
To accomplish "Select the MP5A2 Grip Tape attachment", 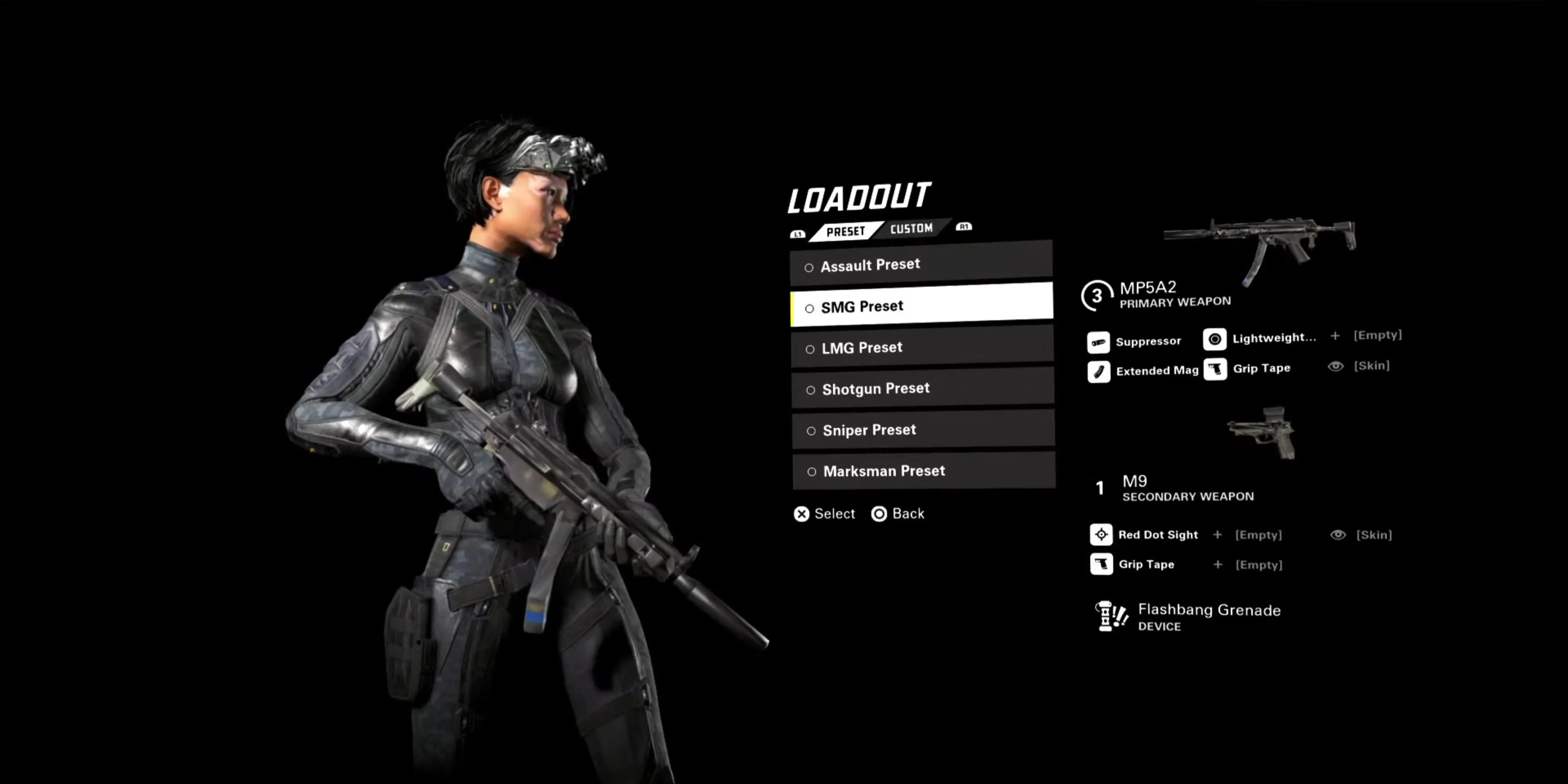I will coord(1247,369).
